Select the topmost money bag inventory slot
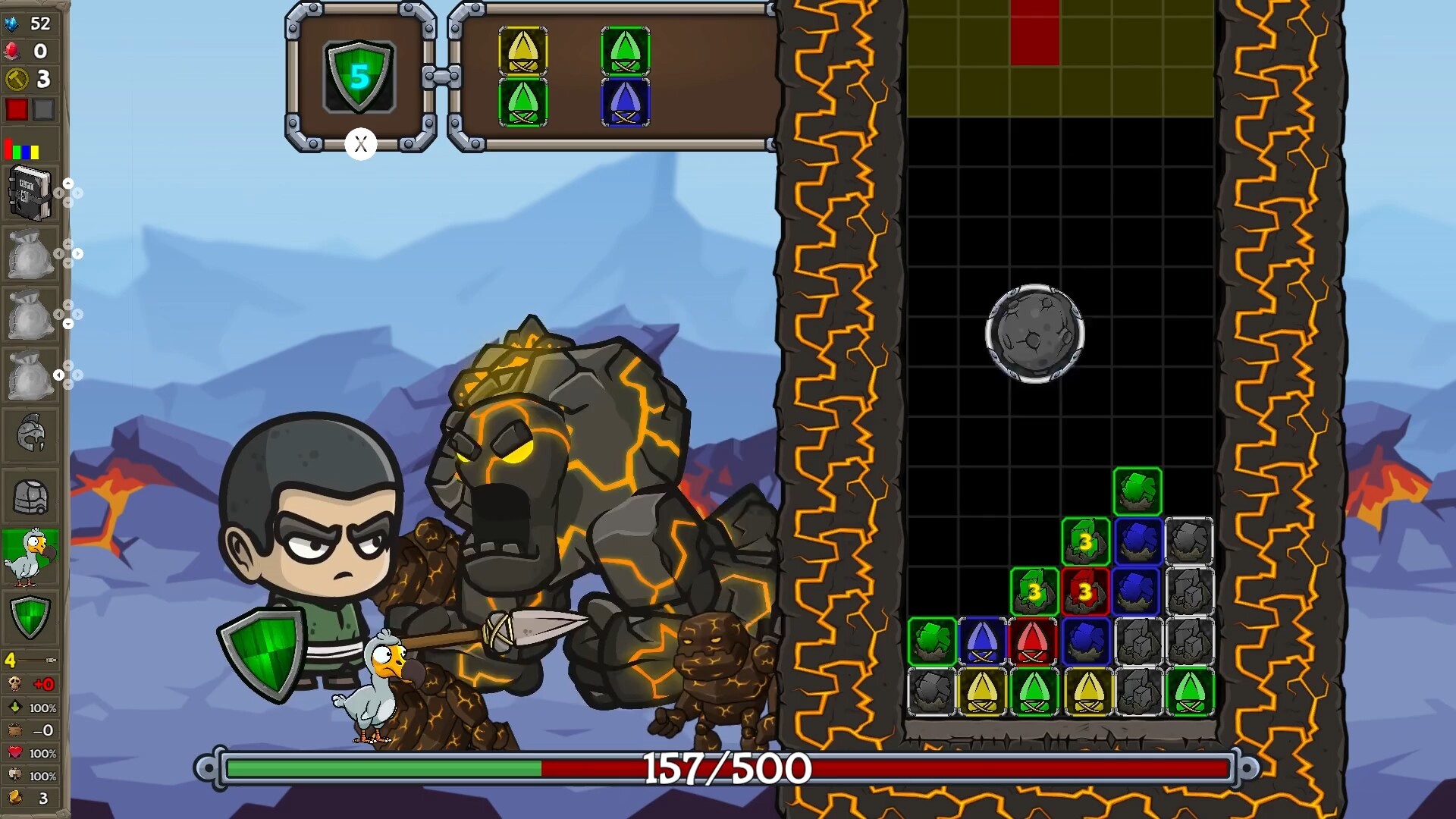Screen dimensions: 1456x819 [x=30, y=254]
